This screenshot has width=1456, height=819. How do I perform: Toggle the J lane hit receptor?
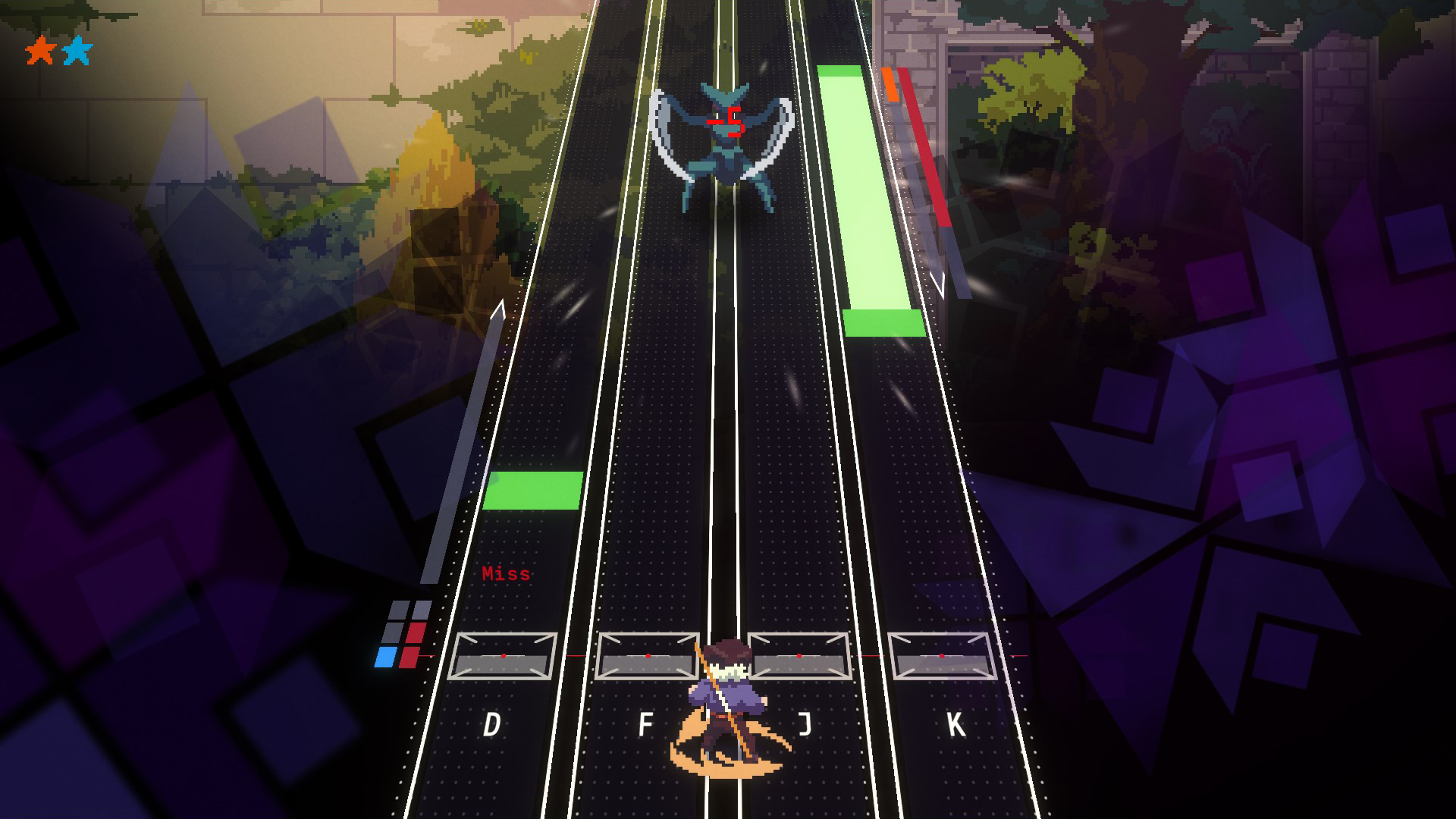coord(800,654)
